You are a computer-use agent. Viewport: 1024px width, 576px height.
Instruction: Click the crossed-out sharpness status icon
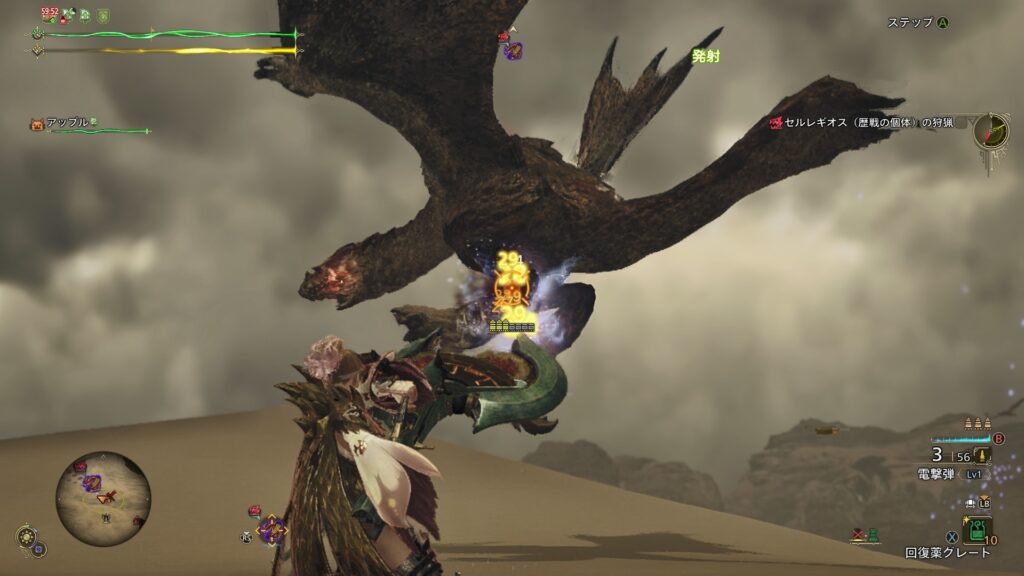(x=859, y=535)
